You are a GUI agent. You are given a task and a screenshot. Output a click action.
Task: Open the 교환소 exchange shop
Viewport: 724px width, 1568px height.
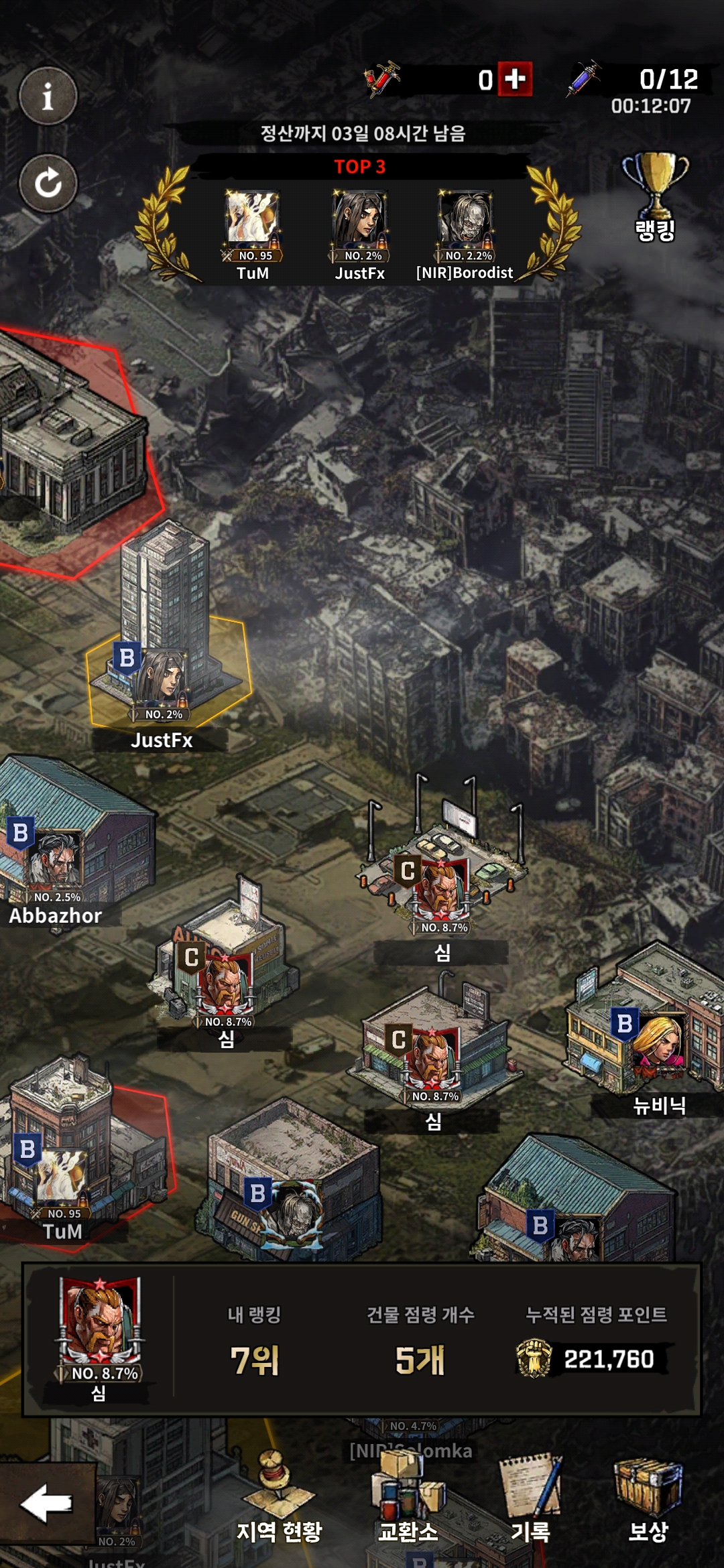(408, 1498)
